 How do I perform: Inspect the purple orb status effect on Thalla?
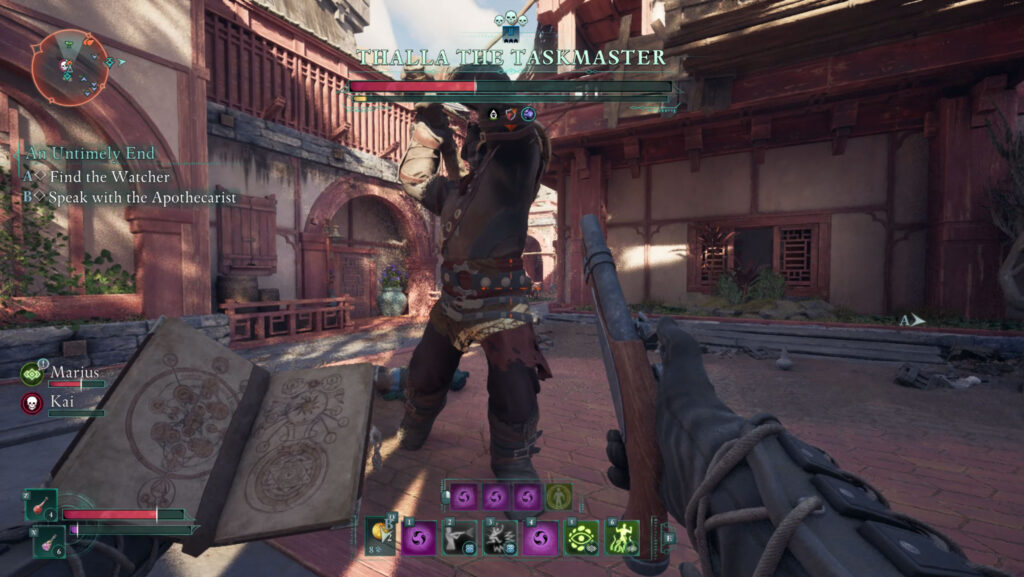pyautogui.click(x=528, y=114)
